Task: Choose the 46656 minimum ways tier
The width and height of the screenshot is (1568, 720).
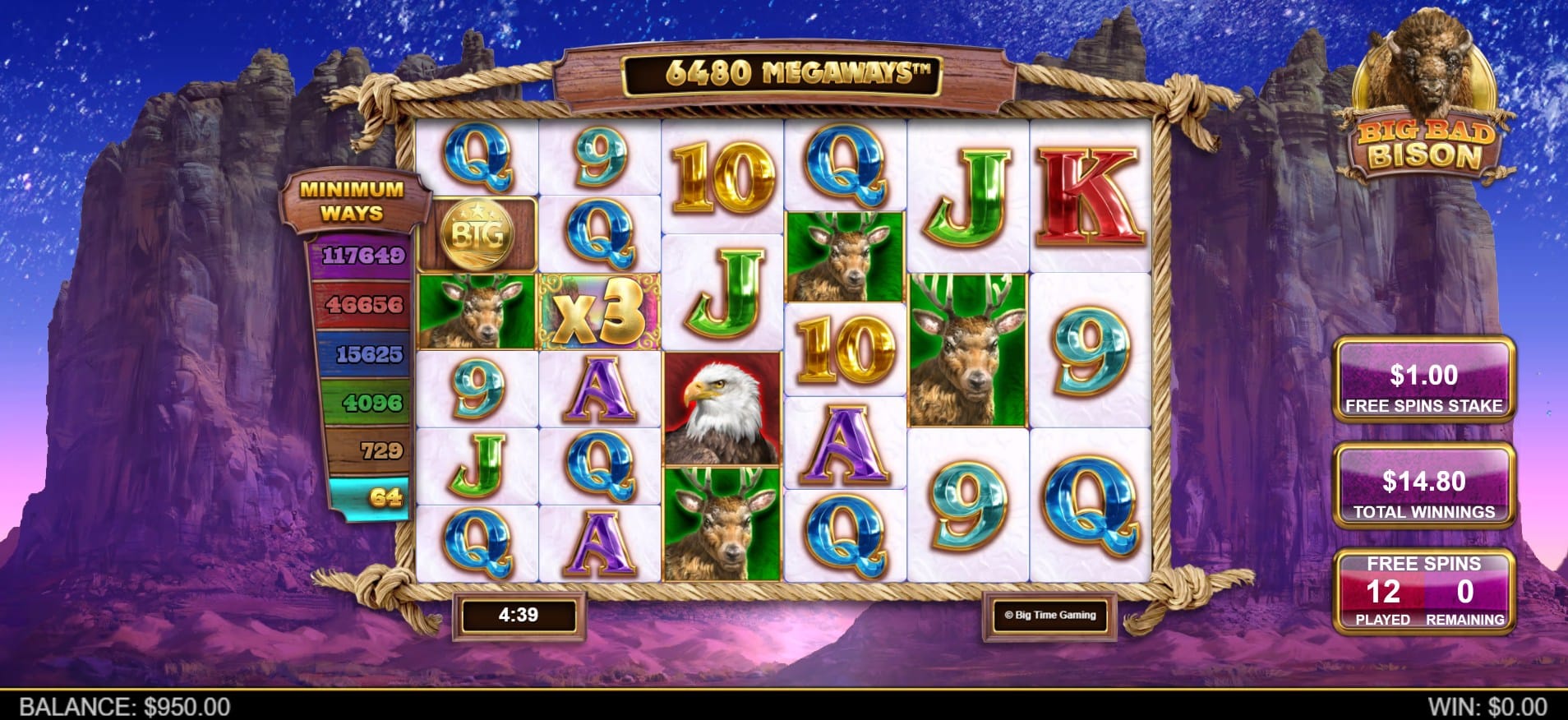Action: pyautogui.click(x=363, y=305)
